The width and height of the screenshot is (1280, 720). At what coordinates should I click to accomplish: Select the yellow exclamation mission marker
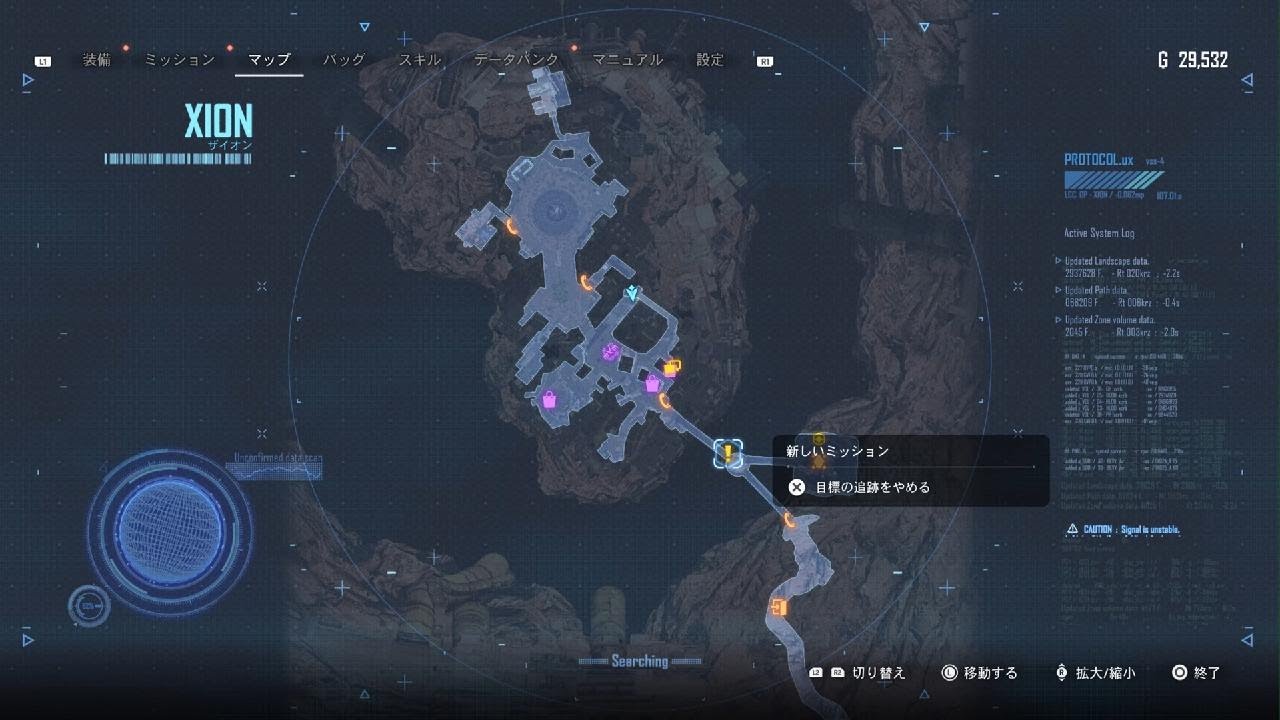[729, 454]
